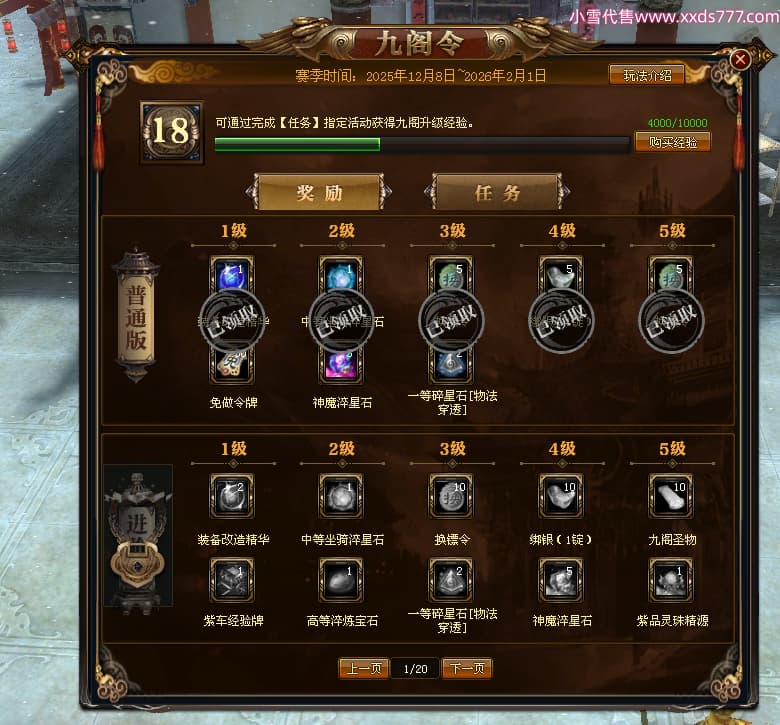Click the 购买经验 buy experience button
Screen dimensions: 780x725
[672, 142]
